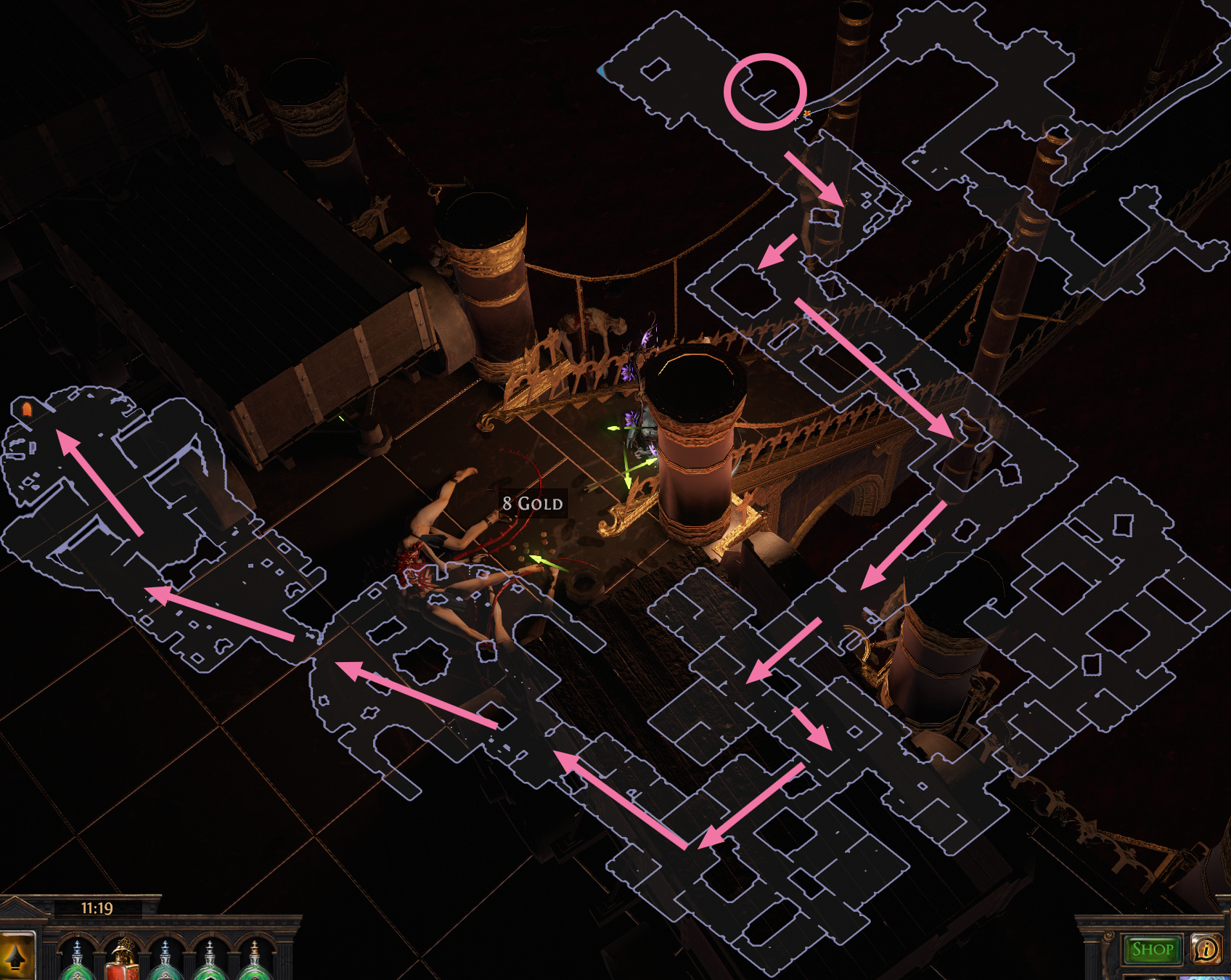Pick up the 8 Gold drop

532,503
